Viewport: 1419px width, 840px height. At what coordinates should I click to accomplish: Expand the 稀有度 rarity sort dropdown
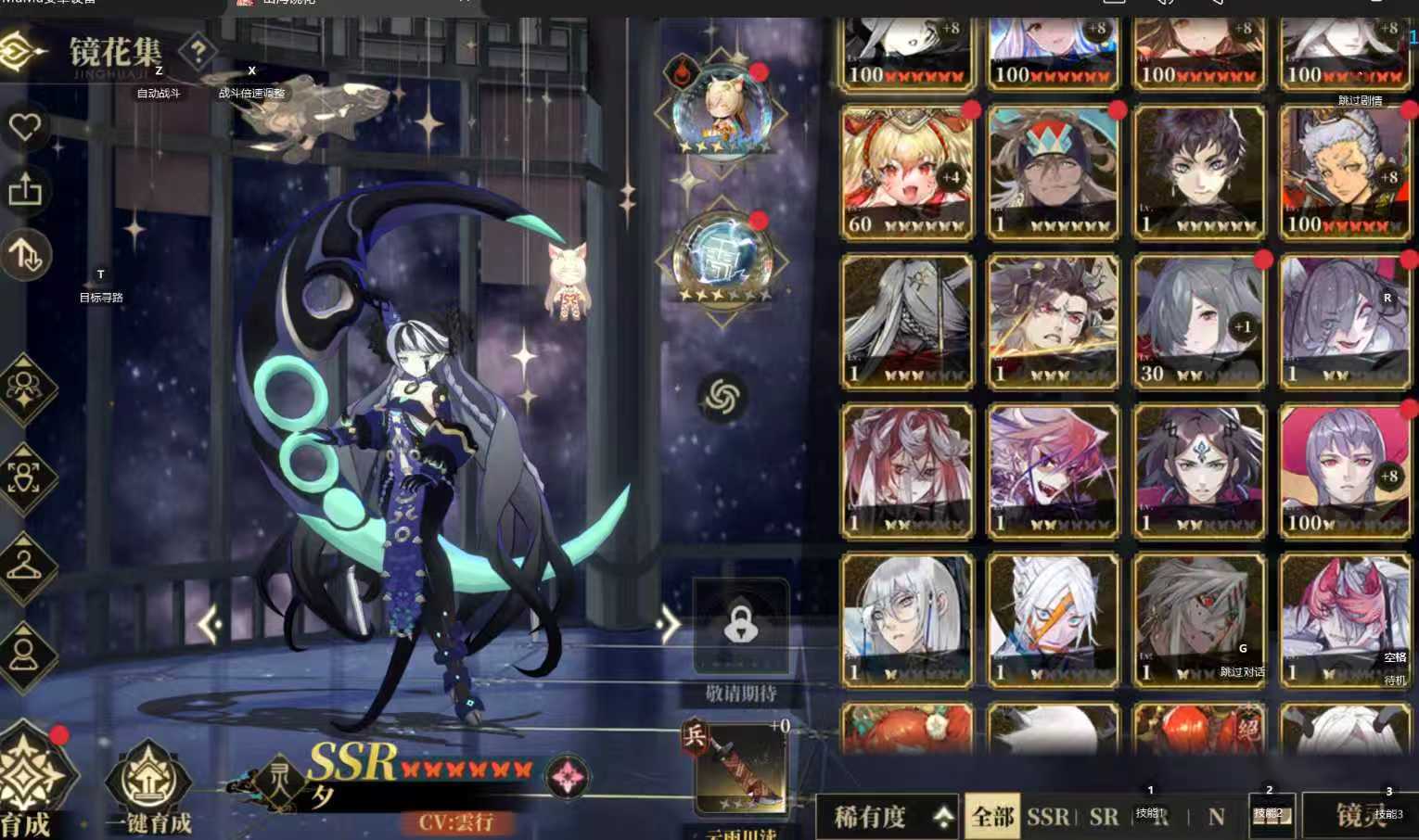tap(886, 818)
